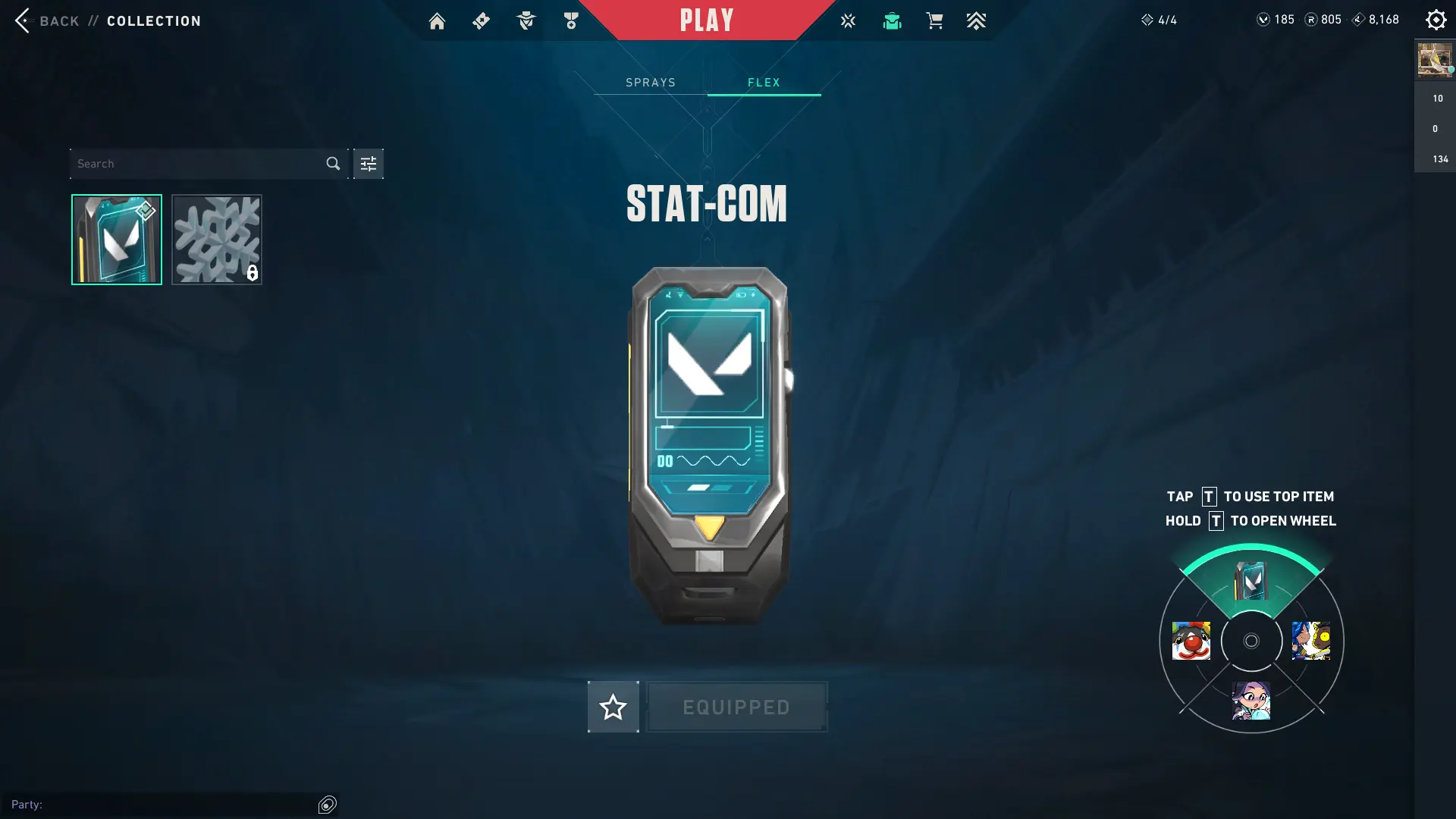Open the Collection tab in the top navigation
The height and width of the screenshot is (819, 1456).
tap(892, 21)
